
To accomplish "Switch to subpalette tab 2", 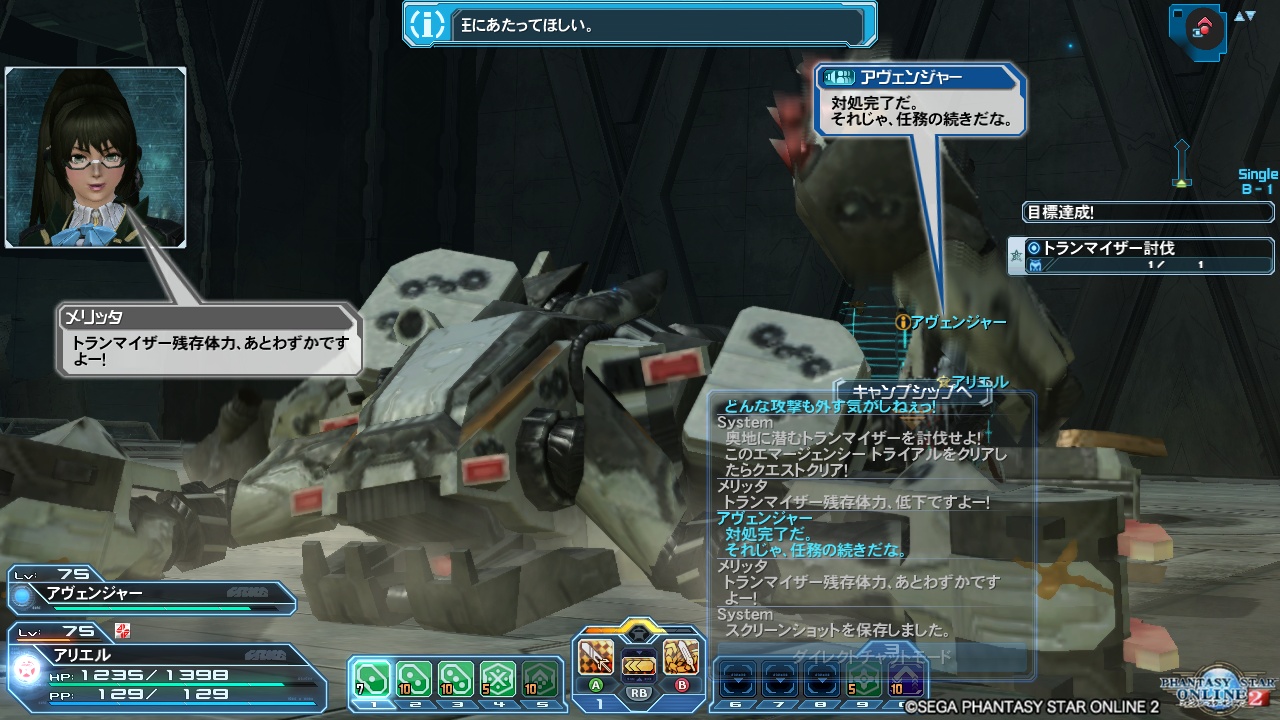I will (x=415, y=704).
